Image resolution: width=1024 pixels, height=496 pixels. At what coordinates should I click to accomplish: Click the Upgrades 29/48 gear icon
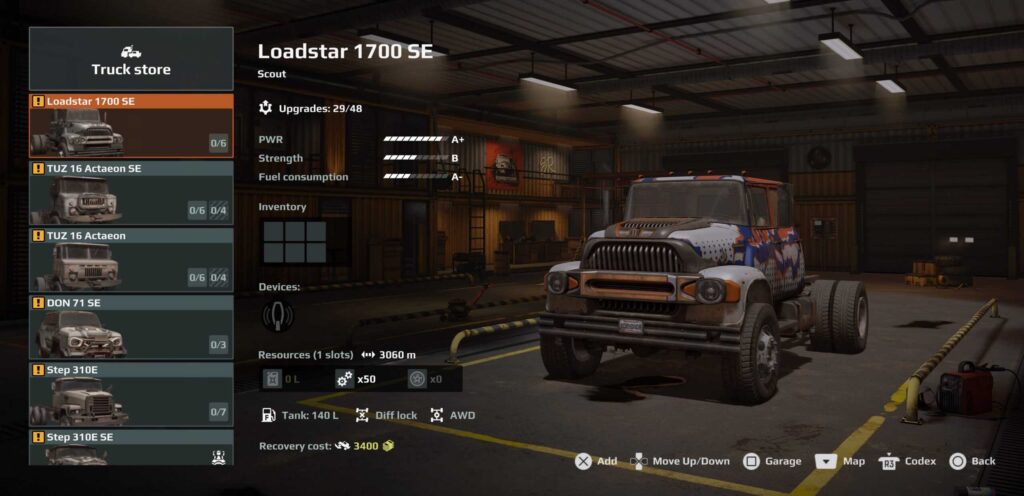pyautogui.click(x=265, y=107)
